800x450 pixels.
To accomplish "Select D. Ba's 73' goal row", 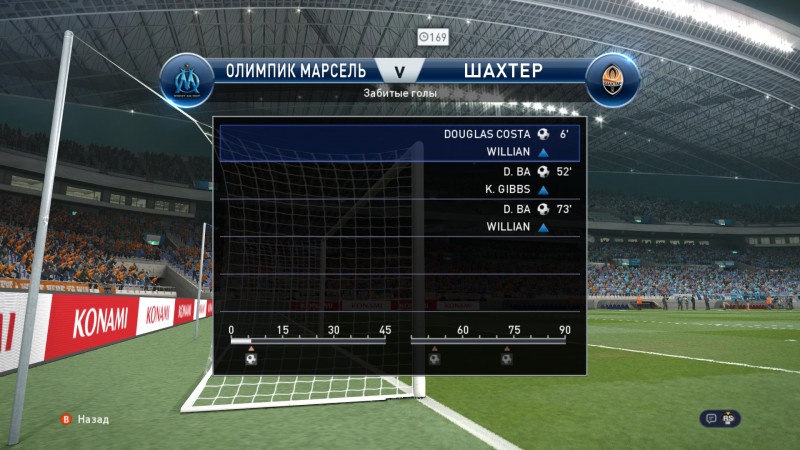I will click(x=400, y=218).
